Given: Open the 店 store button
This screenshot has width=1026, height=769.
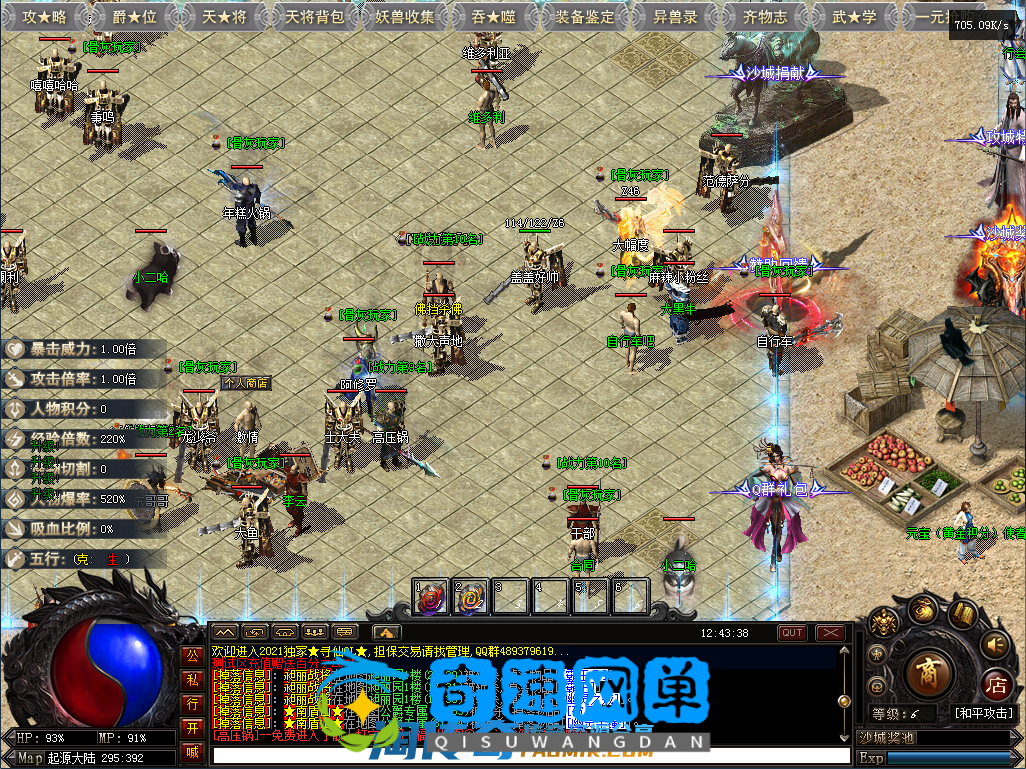Looking at the screenshot, I should pyautogui.click(x=995, y=684).
